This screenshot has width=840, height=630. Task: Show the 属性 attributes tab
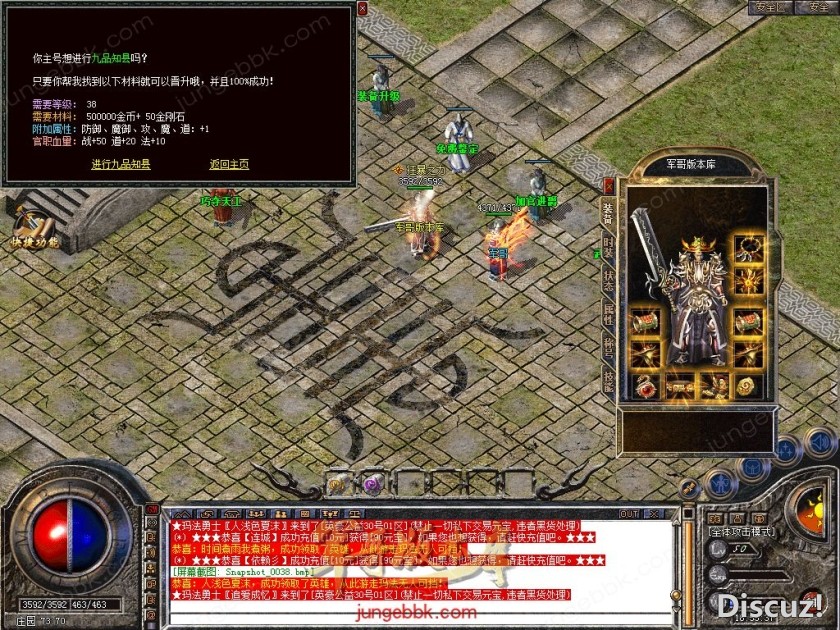(608, 313)
